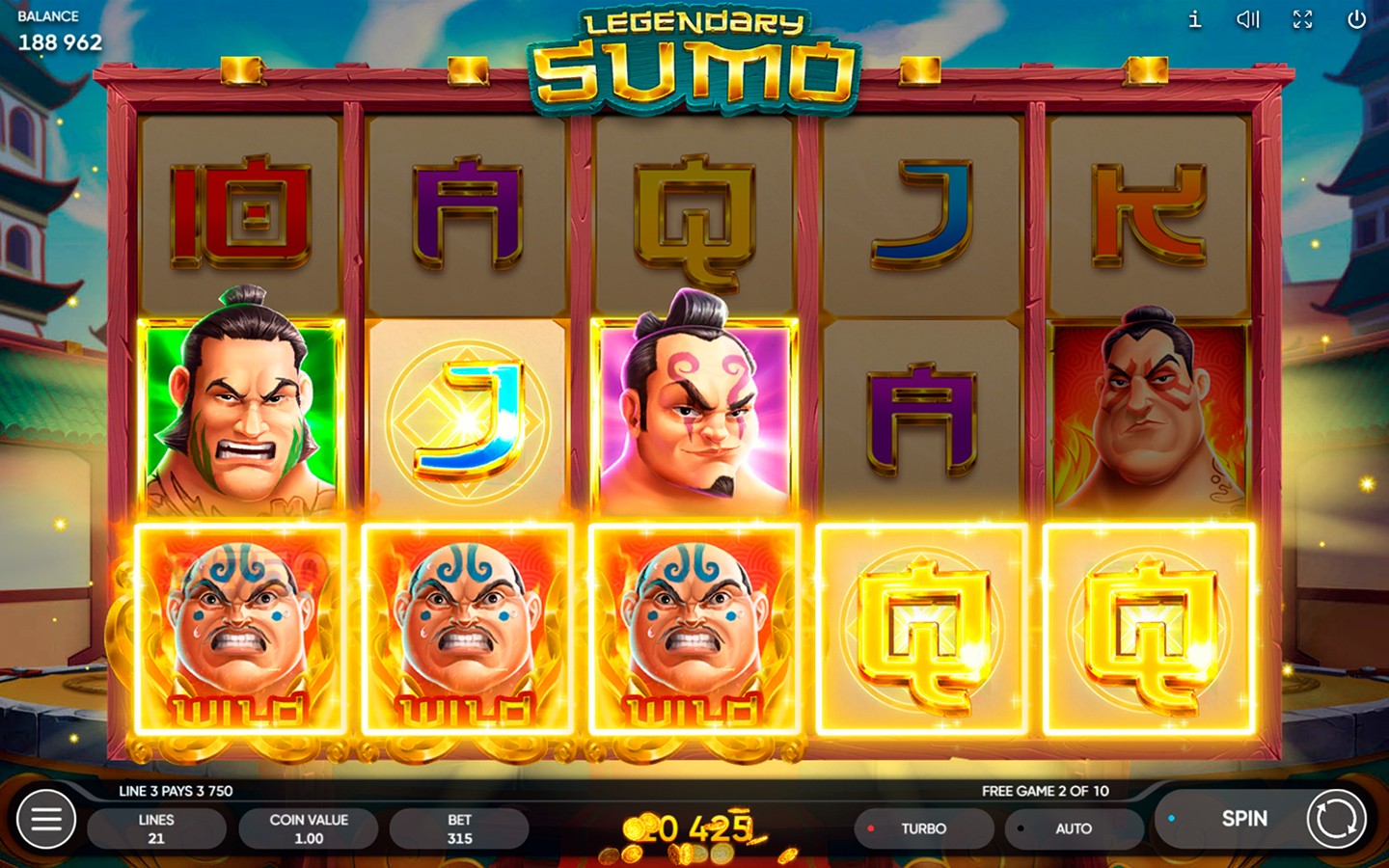Enter fullscreen using the expand icon
Image resolution: width=1389 pixels, height=868 pixels.
tap(1303, 19)
